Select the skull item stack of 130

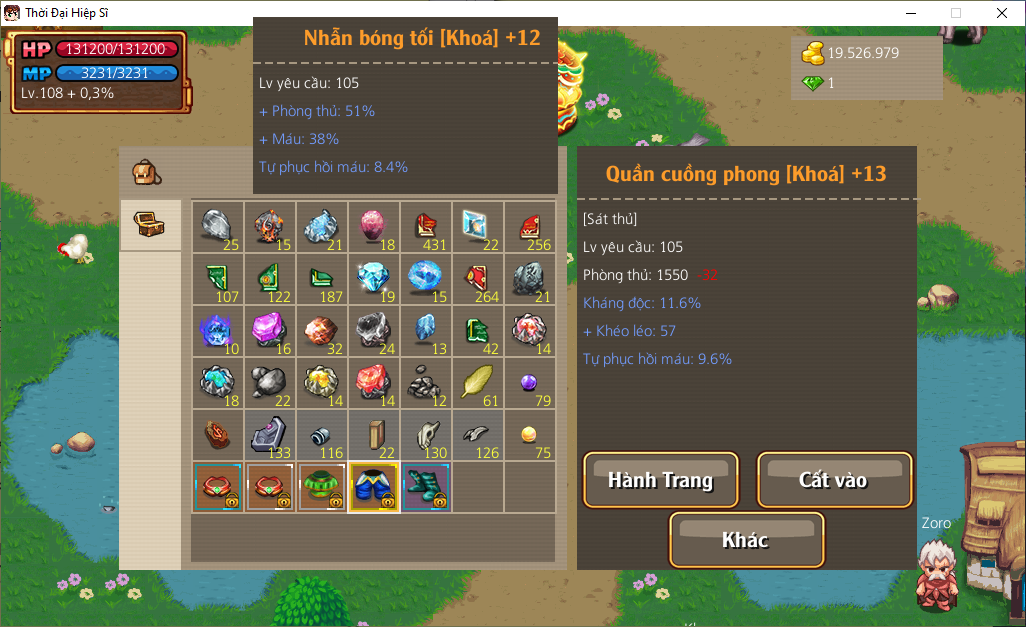(x=426, y=435)
